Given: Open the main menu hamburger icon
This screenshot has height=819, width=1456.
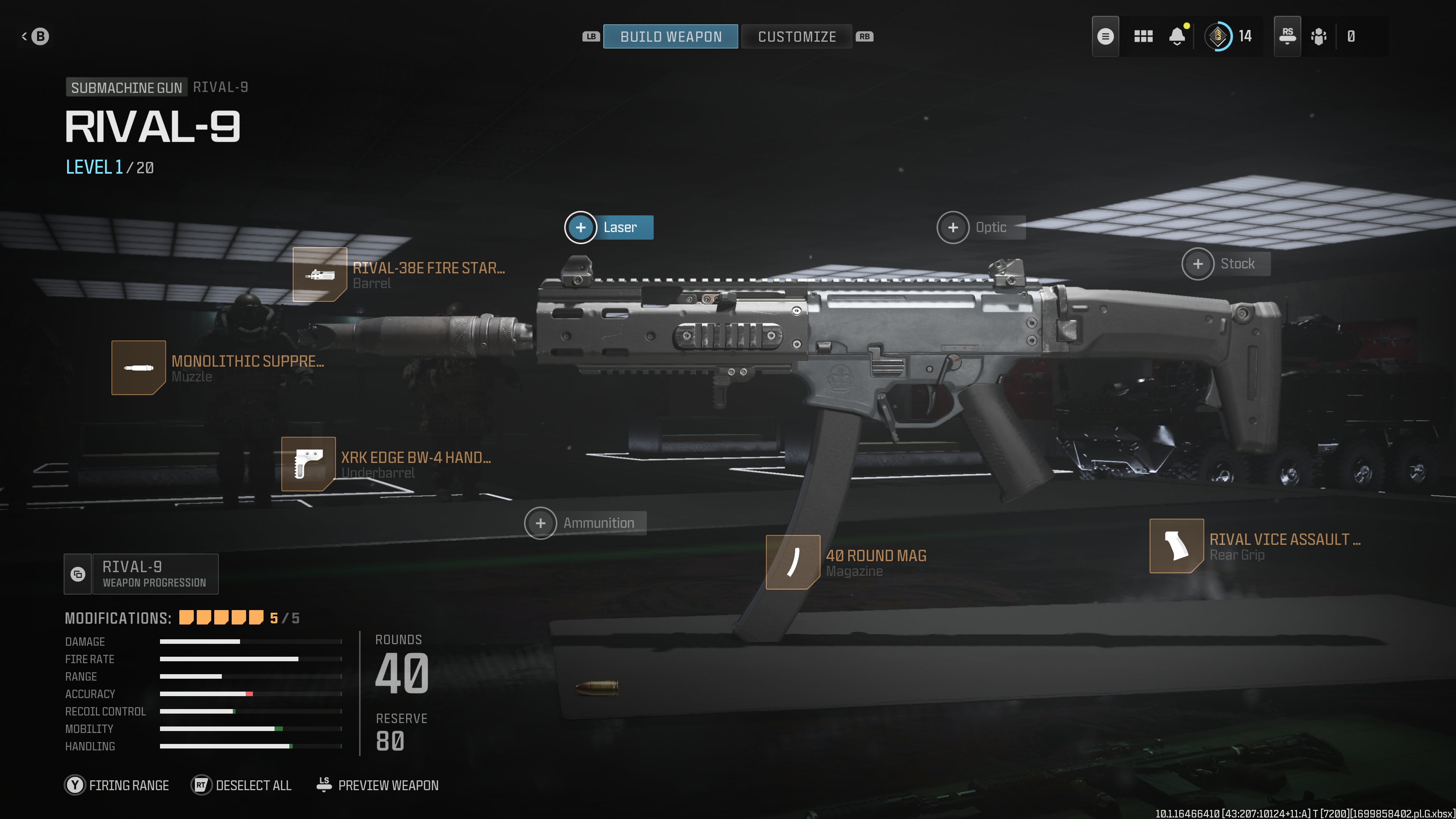Looking at the screenshot, I should 1105,37.
